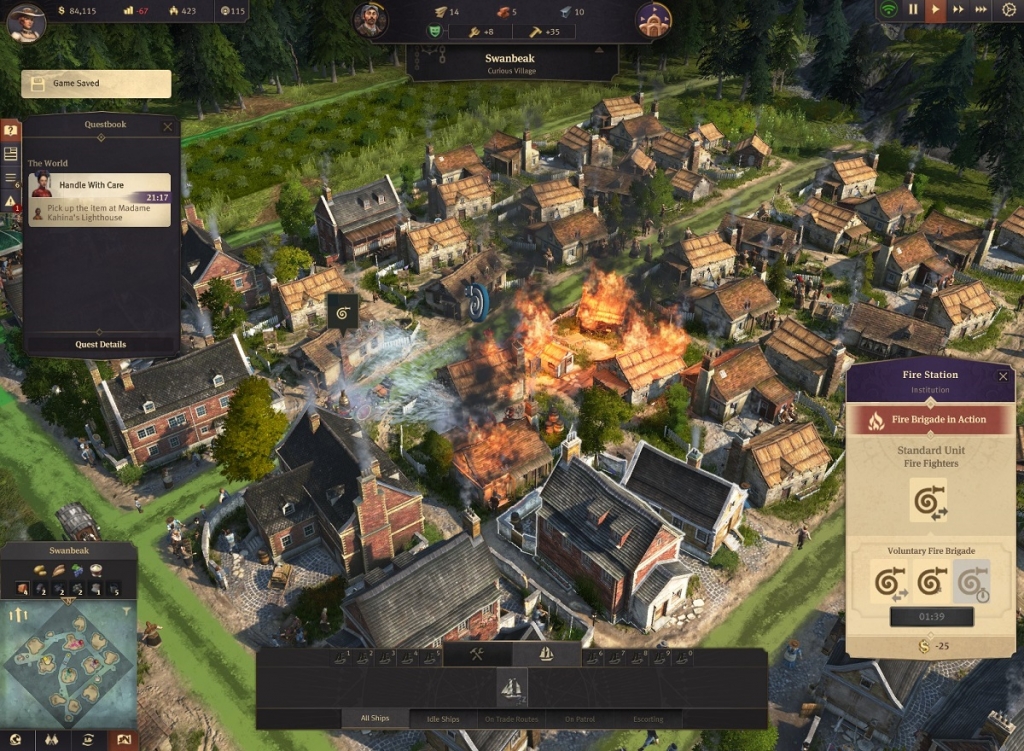Open the ships tab with sailboat icon
Image resolution: width=1024 pixels, height=751 pixels.
pyautogui.click(x=546, y=655)
